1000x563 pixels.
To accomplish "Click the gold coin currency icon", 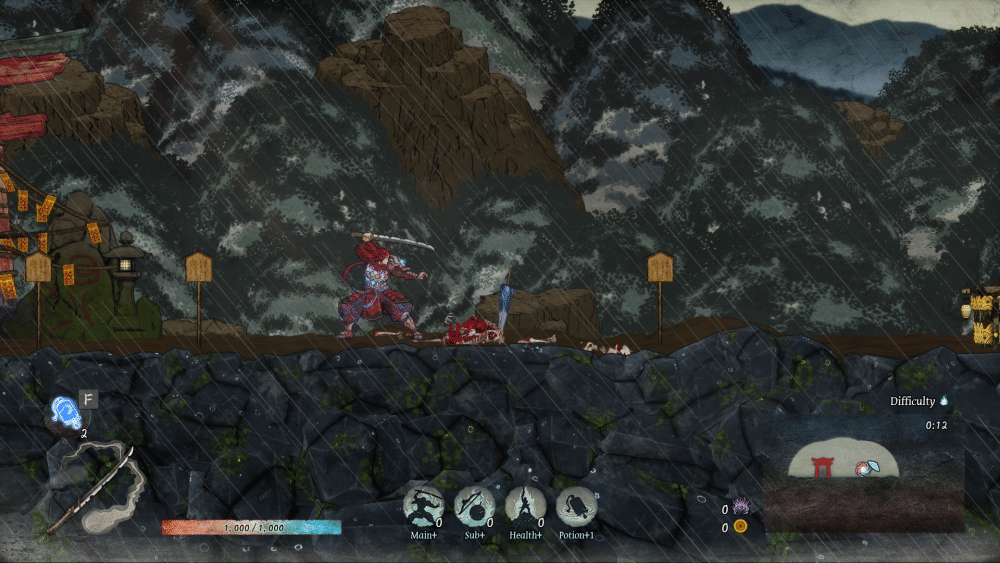I will pyautogui.click(x=741, y=526).
